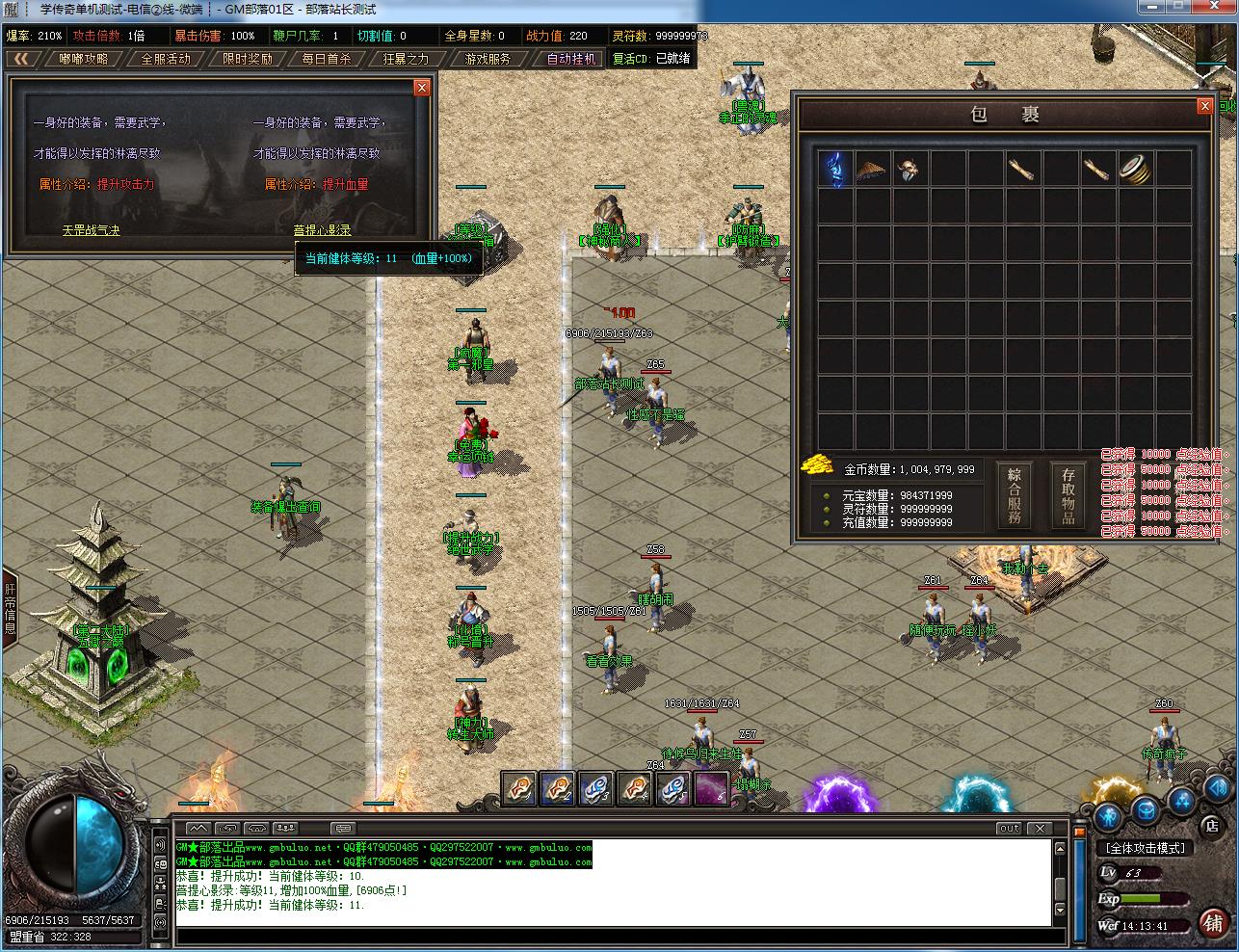
Task: Choose the 天罡战气决 attack upgrade link
Action: (x=92, y=230)
